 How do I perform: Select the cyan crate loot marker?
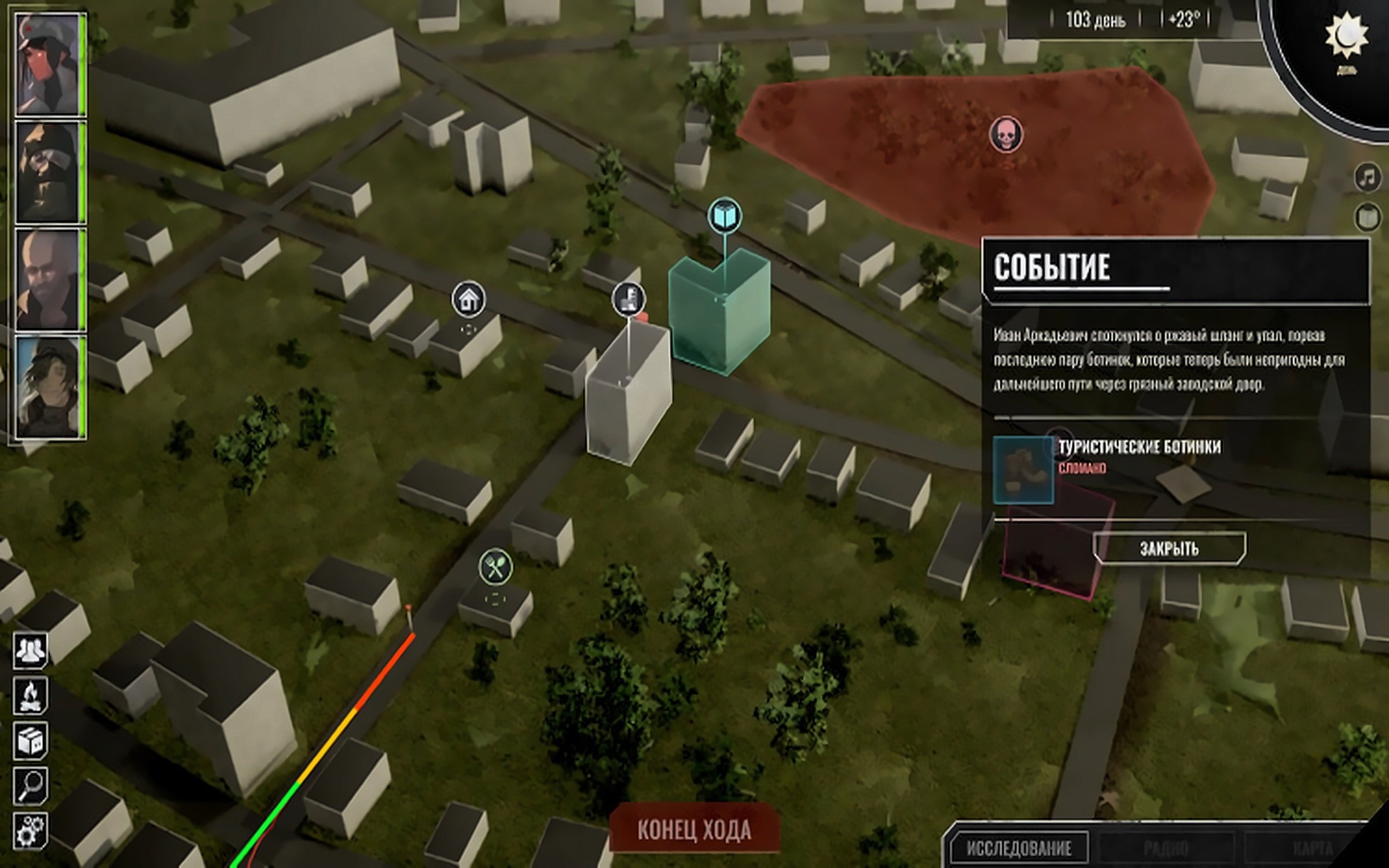725,216
